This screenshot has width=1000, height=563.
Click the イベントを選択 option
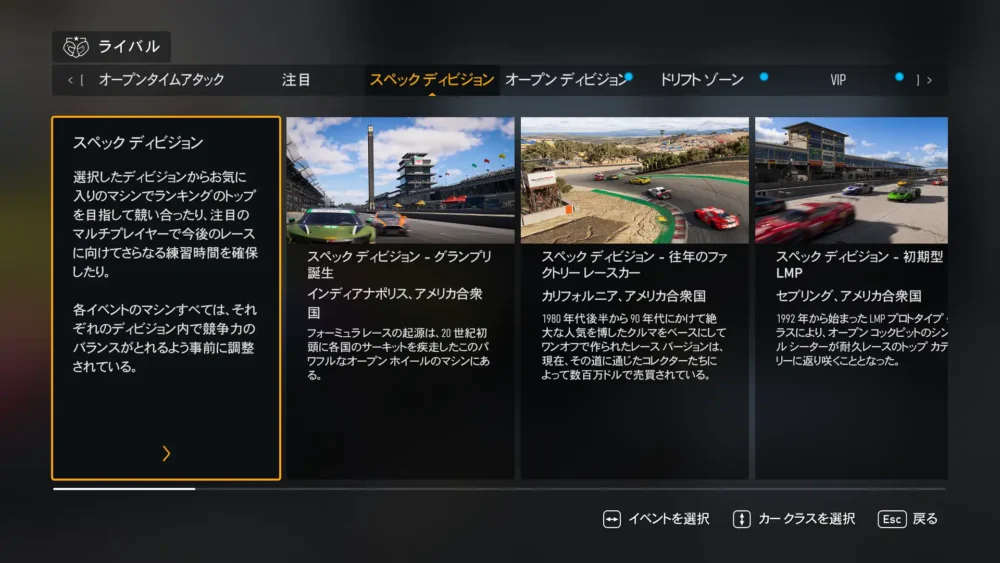tap(656, 519)
